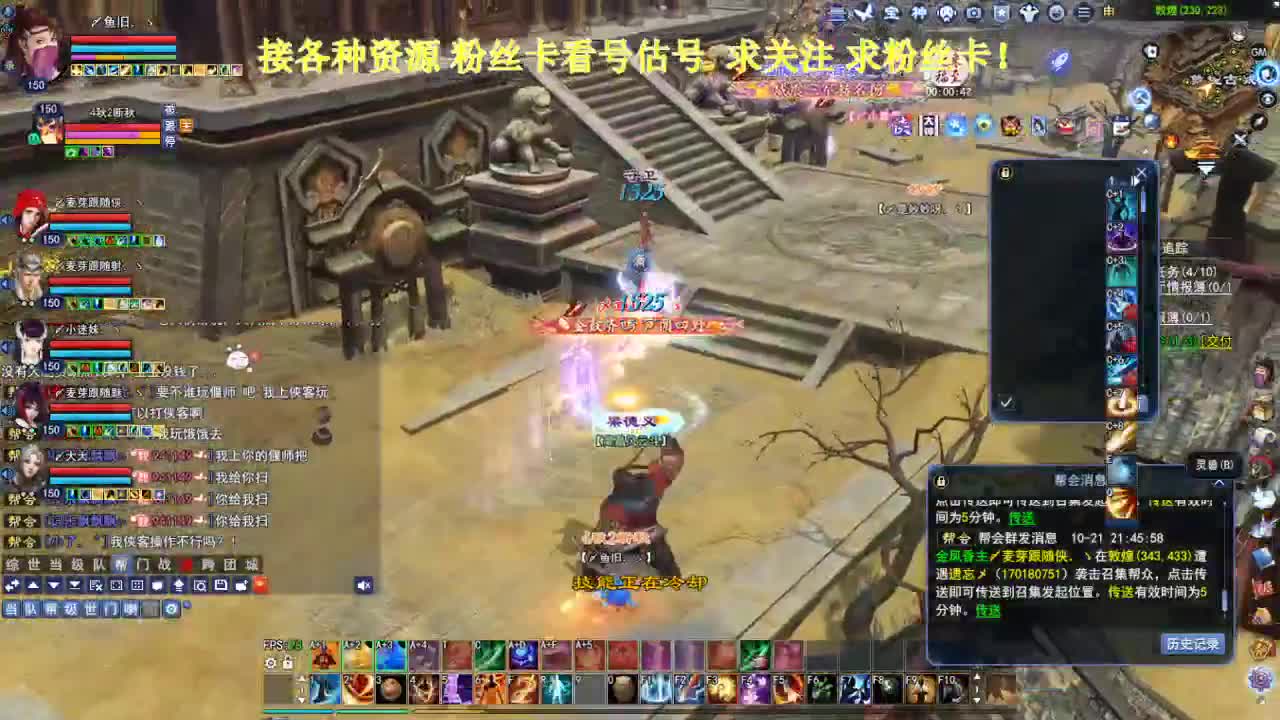Switch to the 帮 chat tab

(119, 564)
